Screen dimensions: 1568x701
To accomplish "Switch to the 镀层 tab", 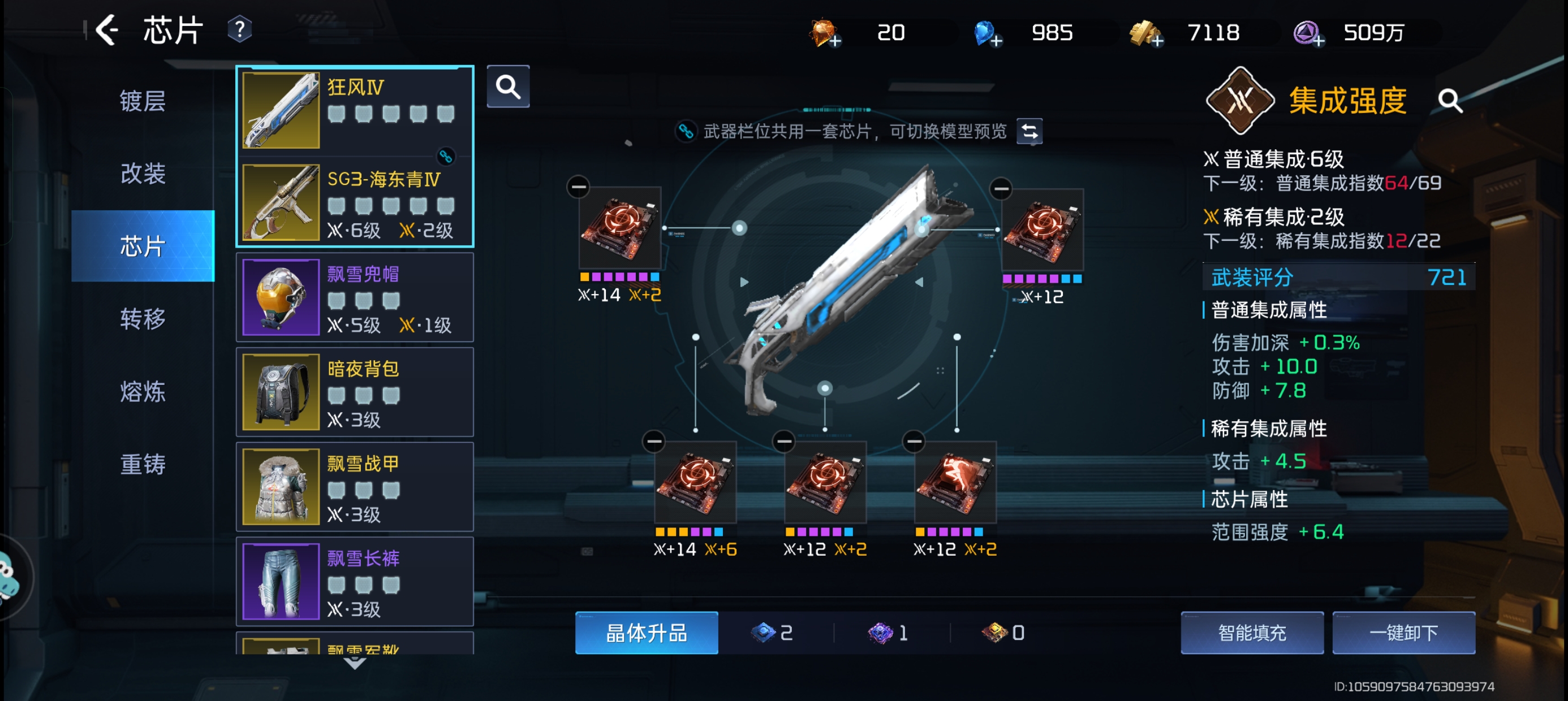I will click(143, 101).
